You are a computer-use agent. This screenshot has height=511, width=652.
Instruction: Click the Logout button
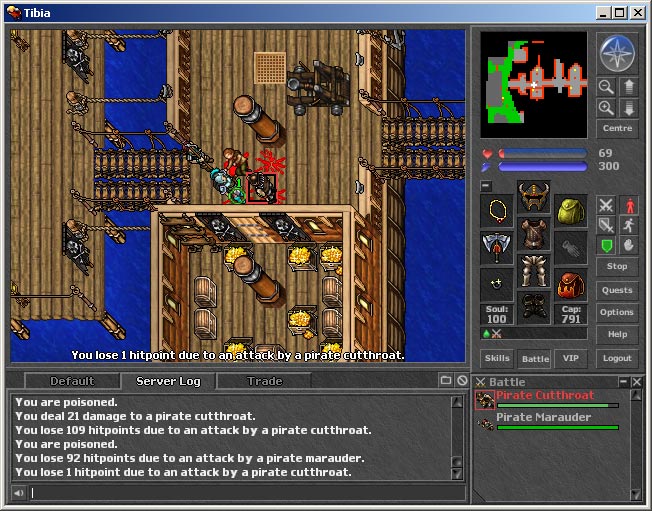[617, 358]
